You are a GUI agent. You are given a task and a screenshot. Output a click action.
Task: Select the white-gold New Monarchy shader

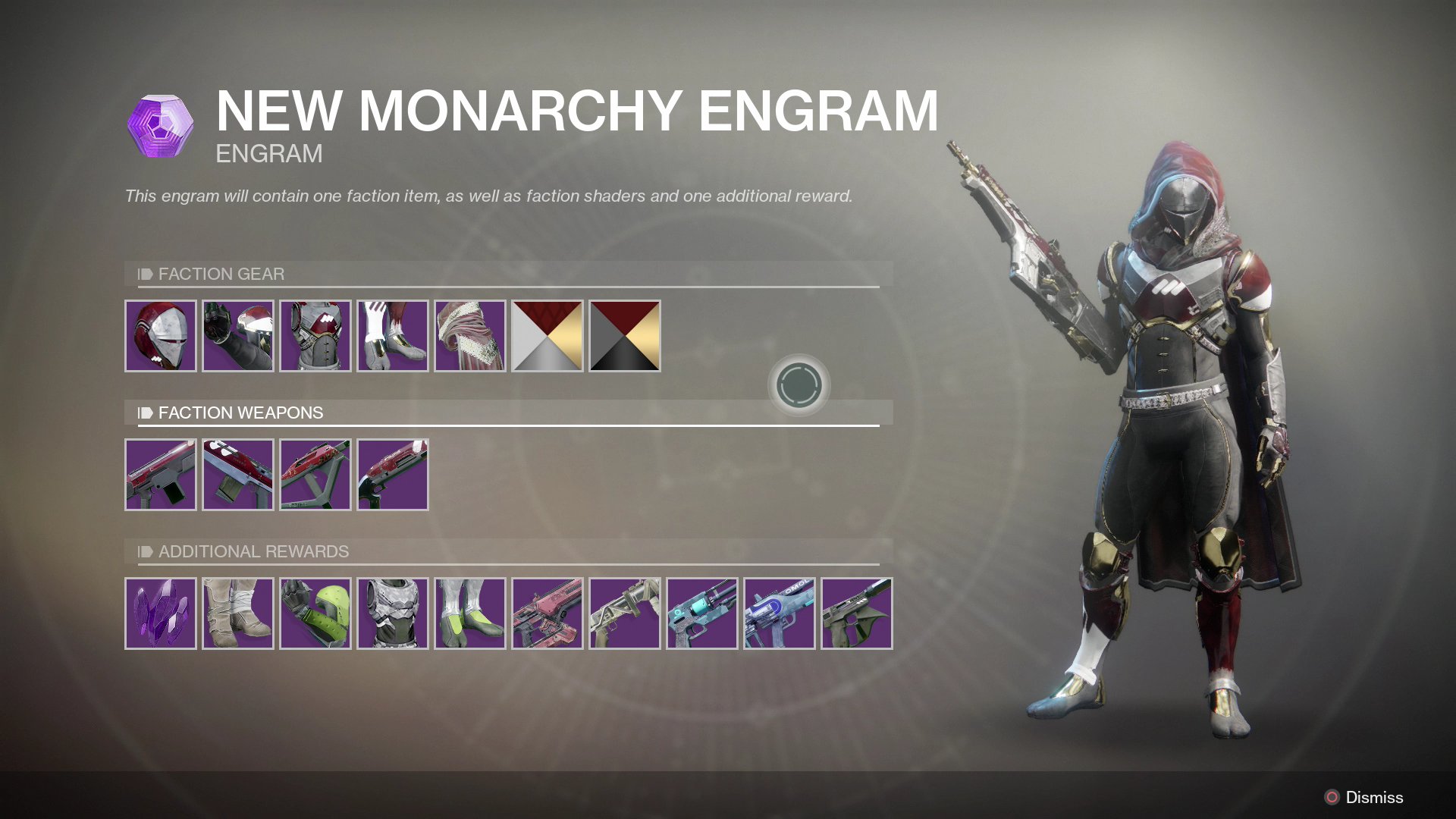tap(548, 335)
